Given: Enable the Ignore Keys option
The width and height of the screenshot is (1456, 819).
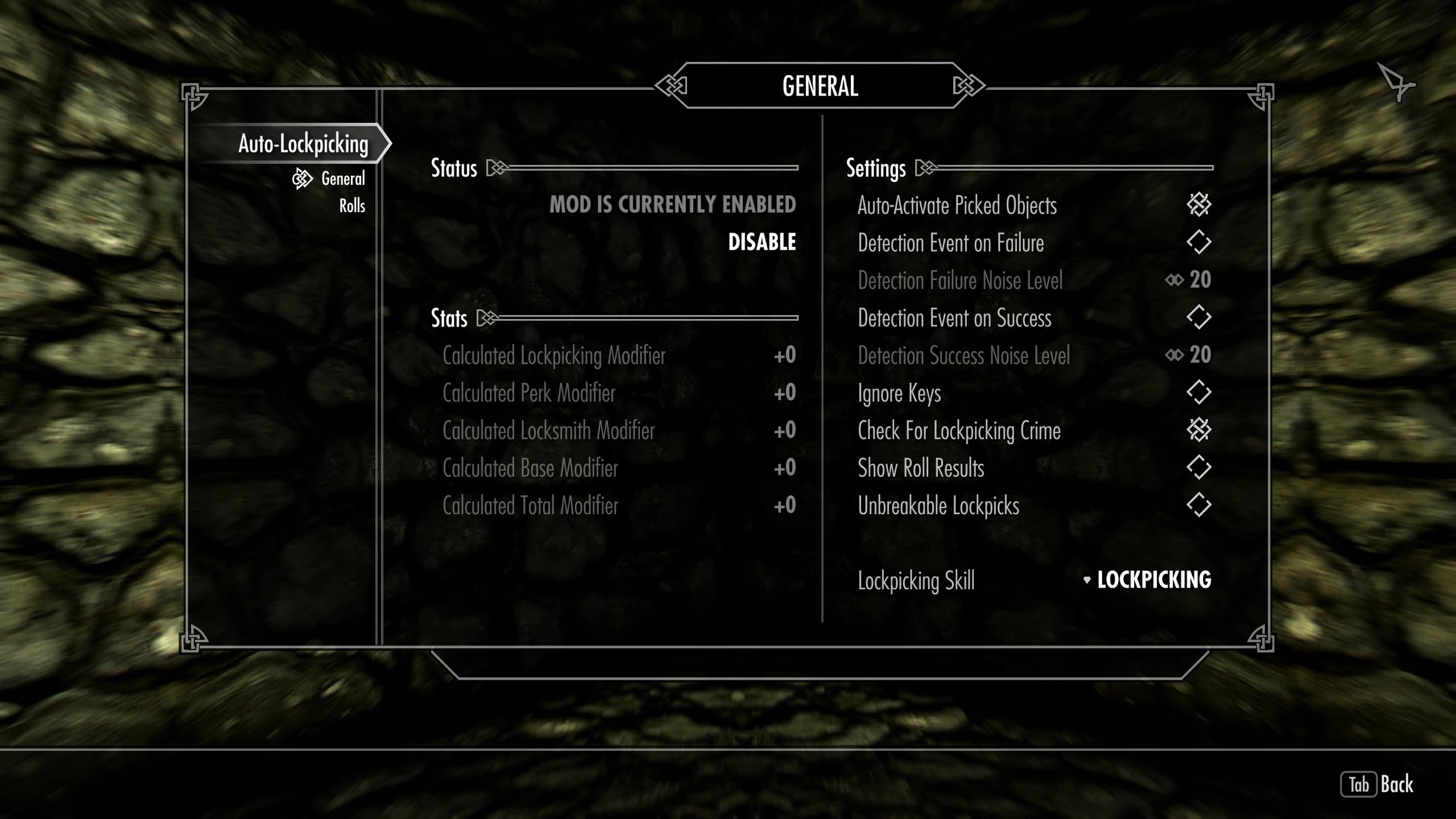Looking at the screenshot, I should [x=1200, y=392].
